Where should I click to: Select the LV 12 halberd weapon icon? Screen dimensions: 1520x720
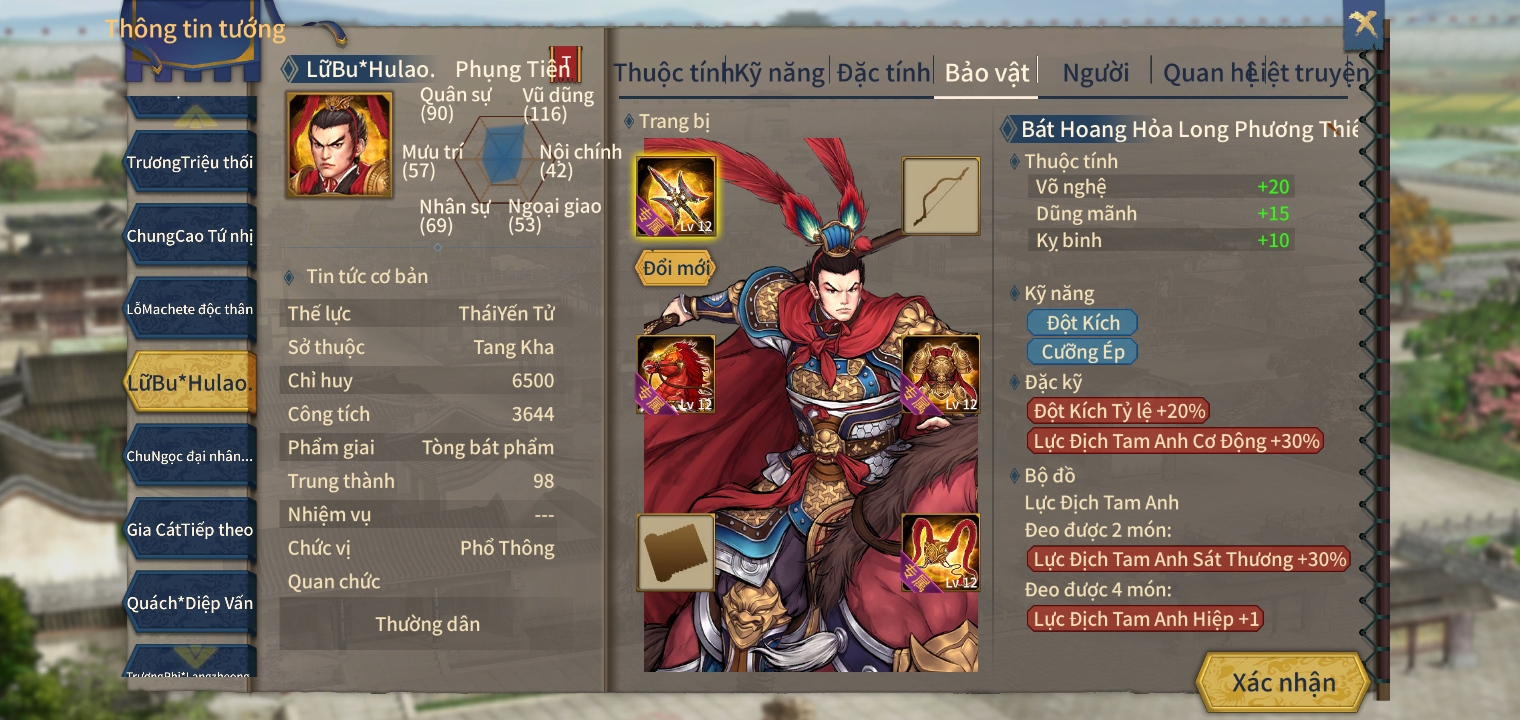pos(676,196)
